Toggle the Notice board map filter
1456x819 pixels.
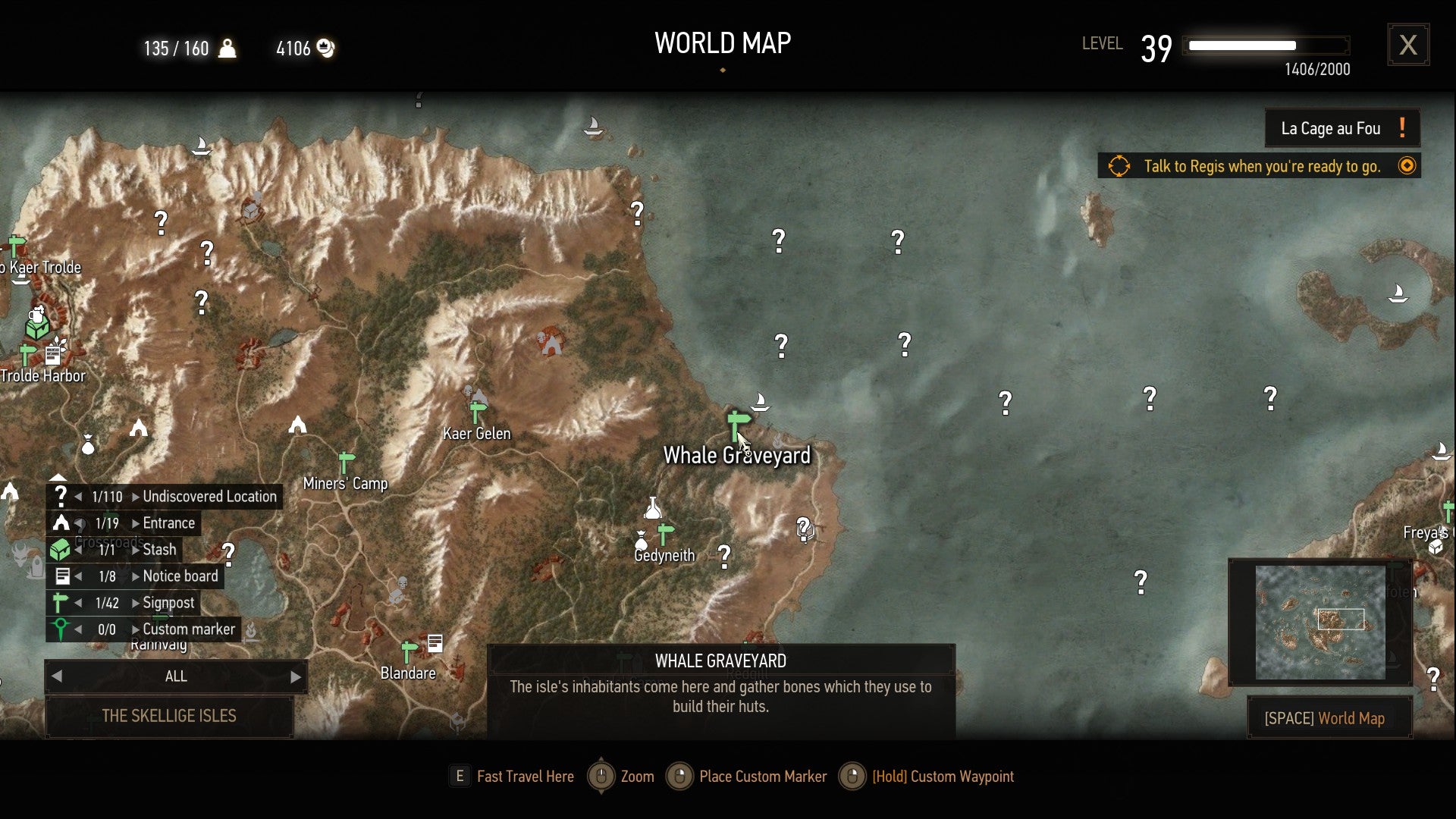tap(61, 576)
